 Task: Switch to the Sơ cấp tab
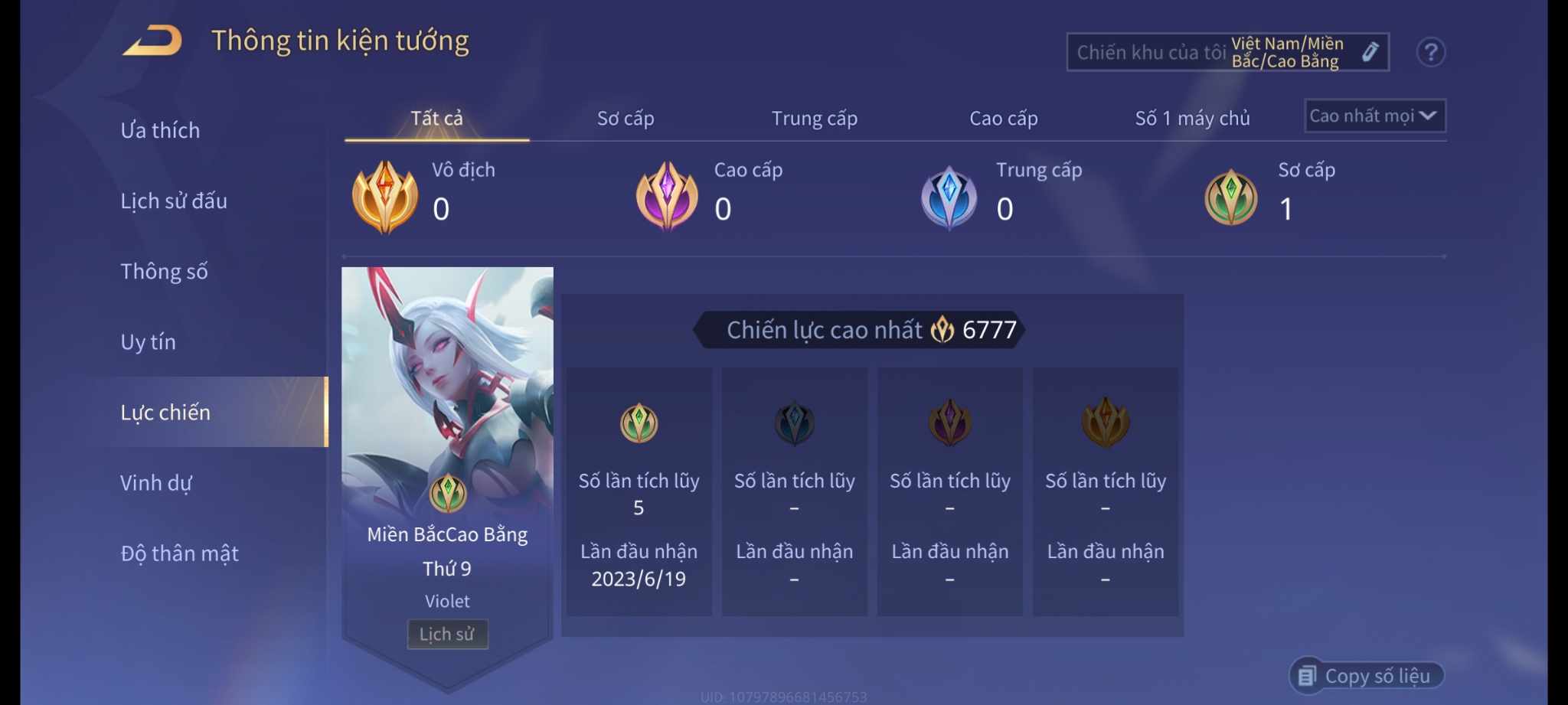[626, 119]
